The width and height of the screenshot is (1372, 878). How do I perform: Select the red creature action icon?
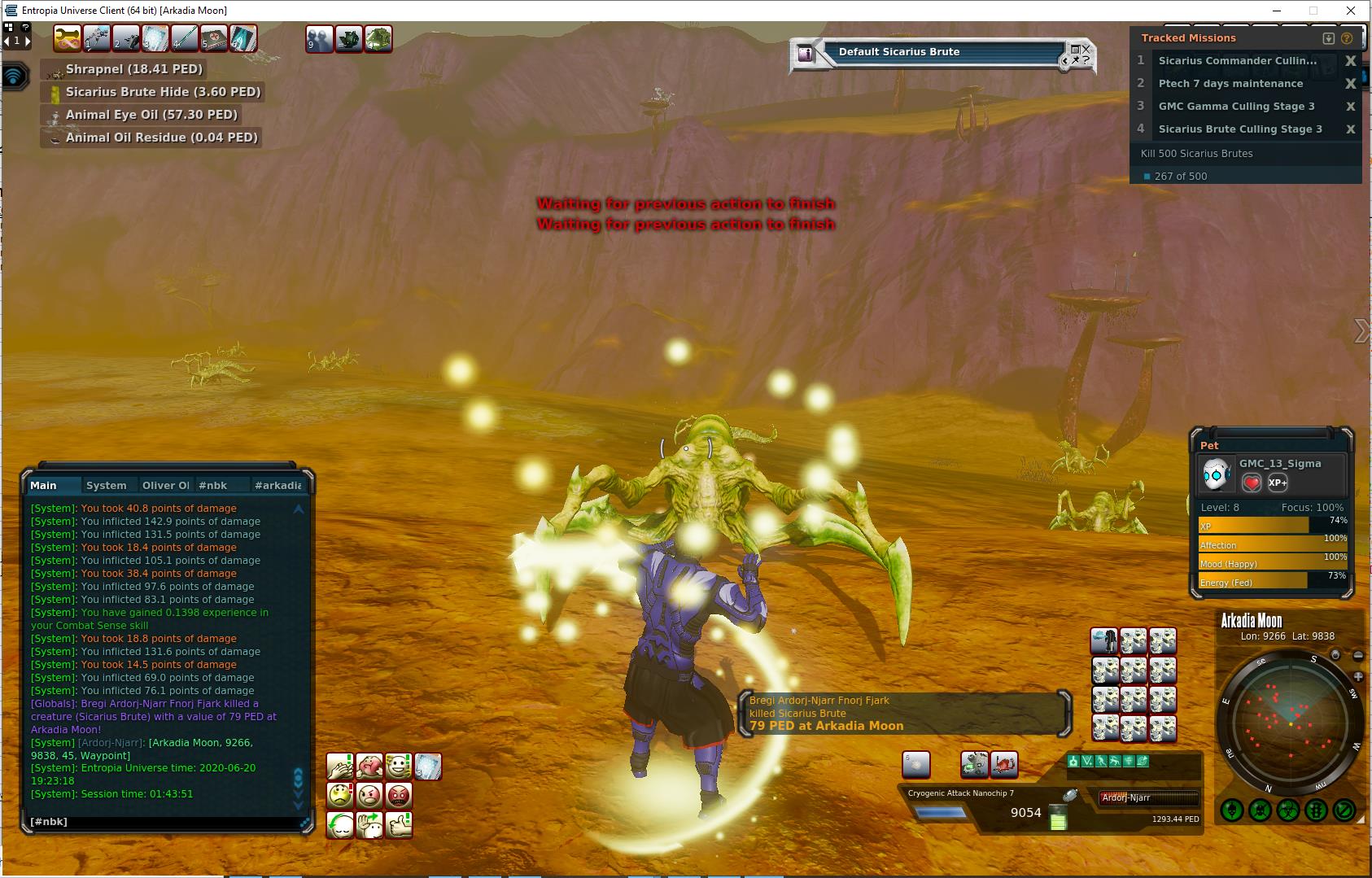click(1004, 764)
